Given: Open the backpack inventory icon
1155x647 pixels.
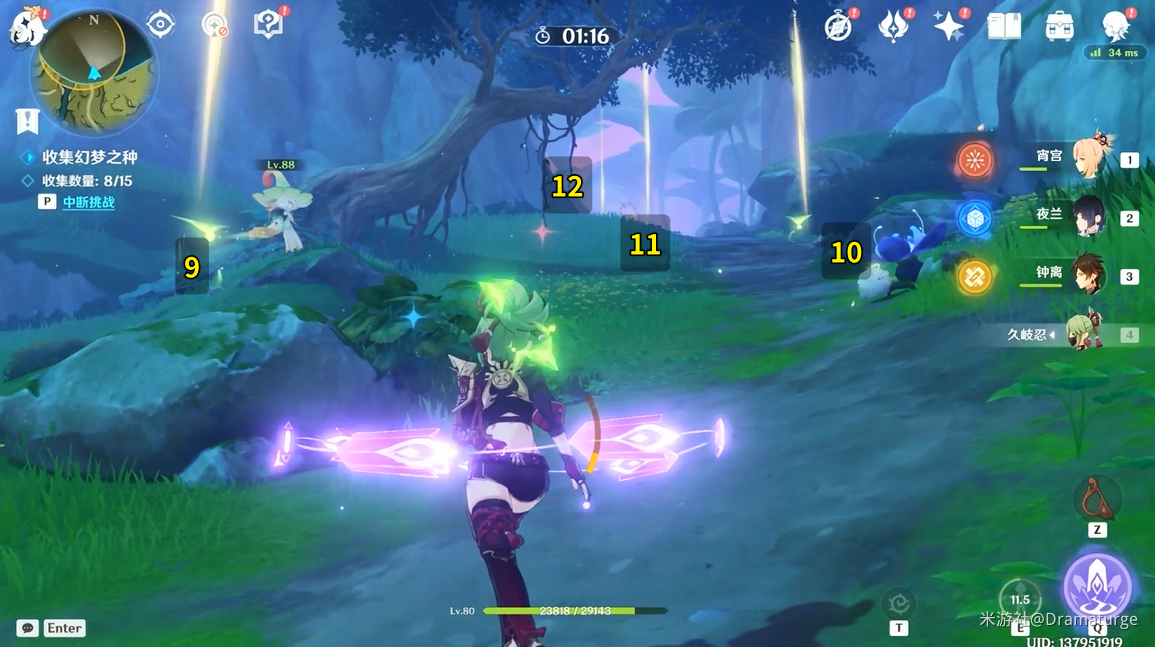Looking at the screenshot, I should click(1059, 27).
